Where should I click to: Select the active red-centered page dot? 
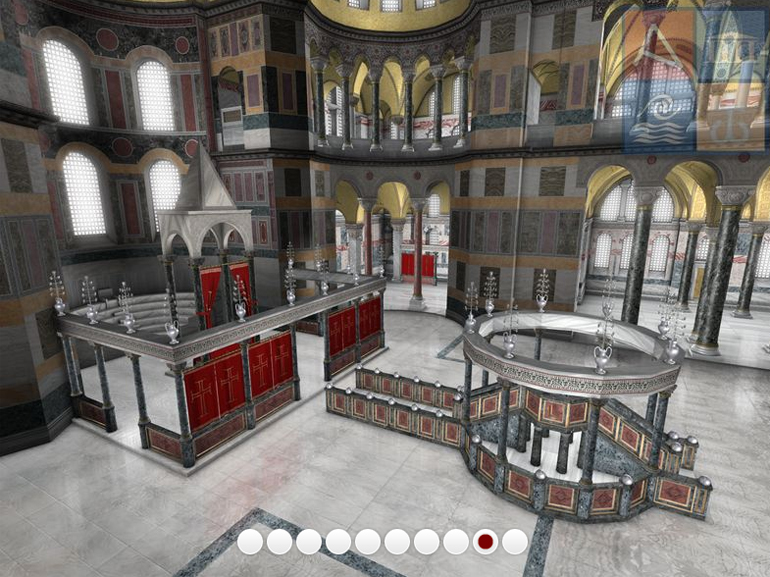[x=485, y=542]
